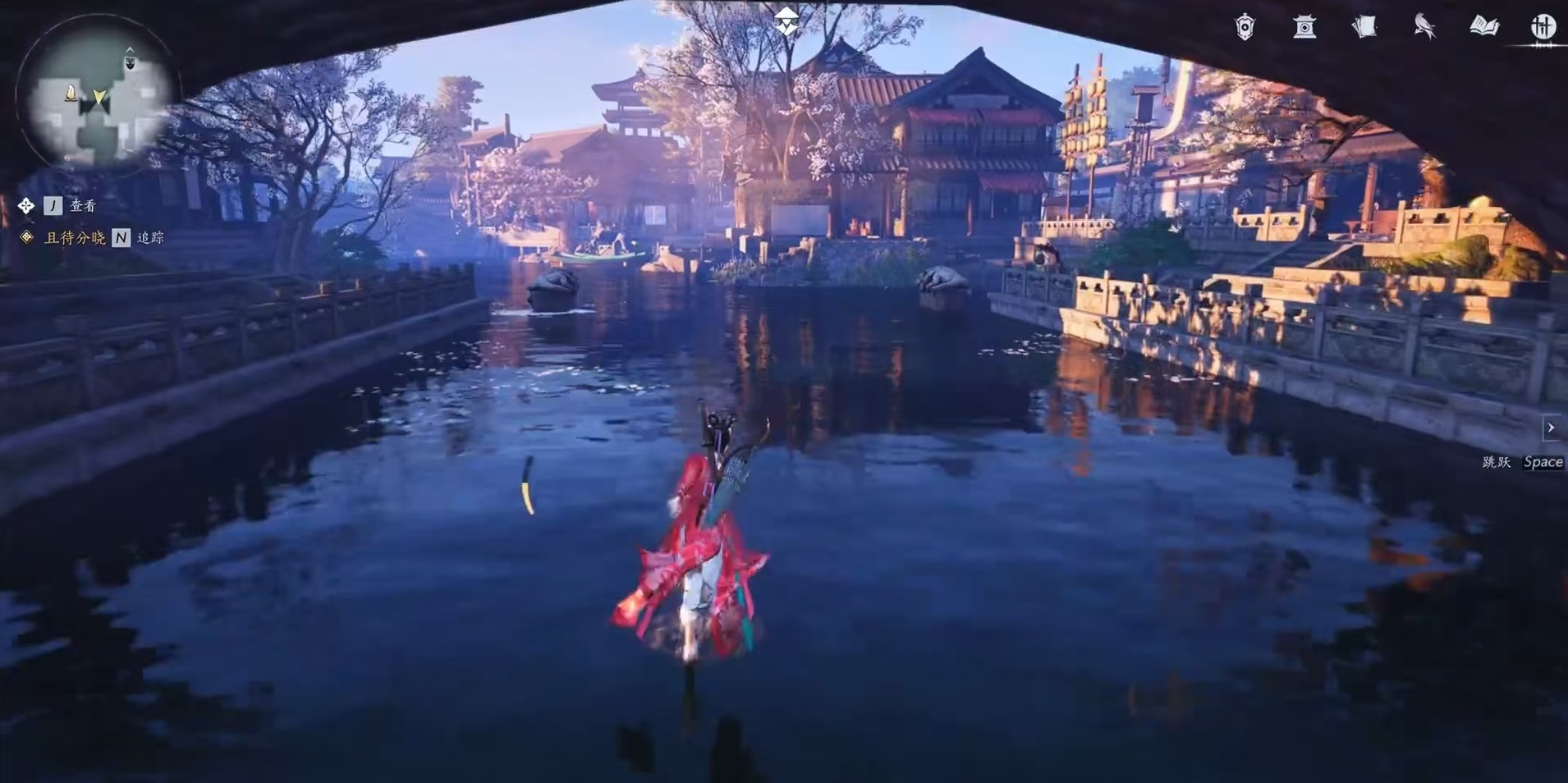Open the perched bird icon
Viewport: 1568px width, 783px height.
coord(1424,27)
